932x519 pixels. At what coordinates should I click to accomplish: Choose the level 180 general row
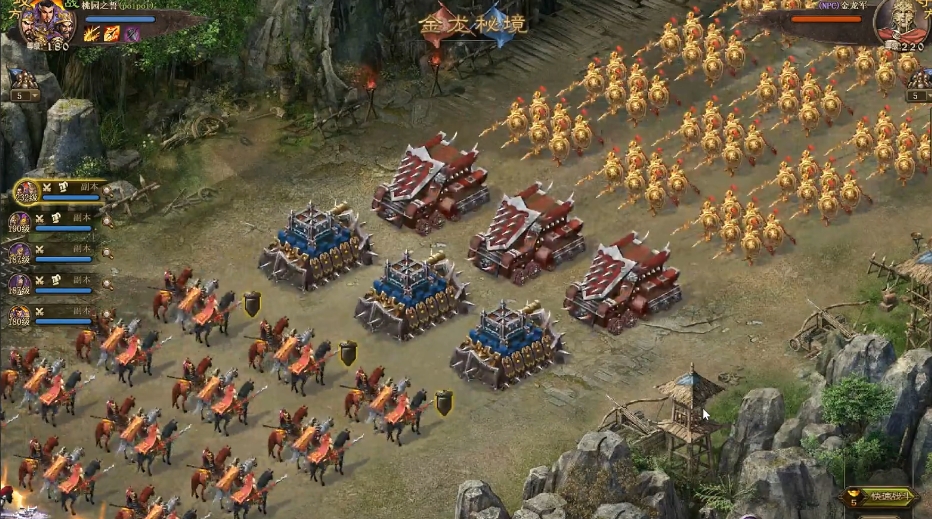[58, 317]
